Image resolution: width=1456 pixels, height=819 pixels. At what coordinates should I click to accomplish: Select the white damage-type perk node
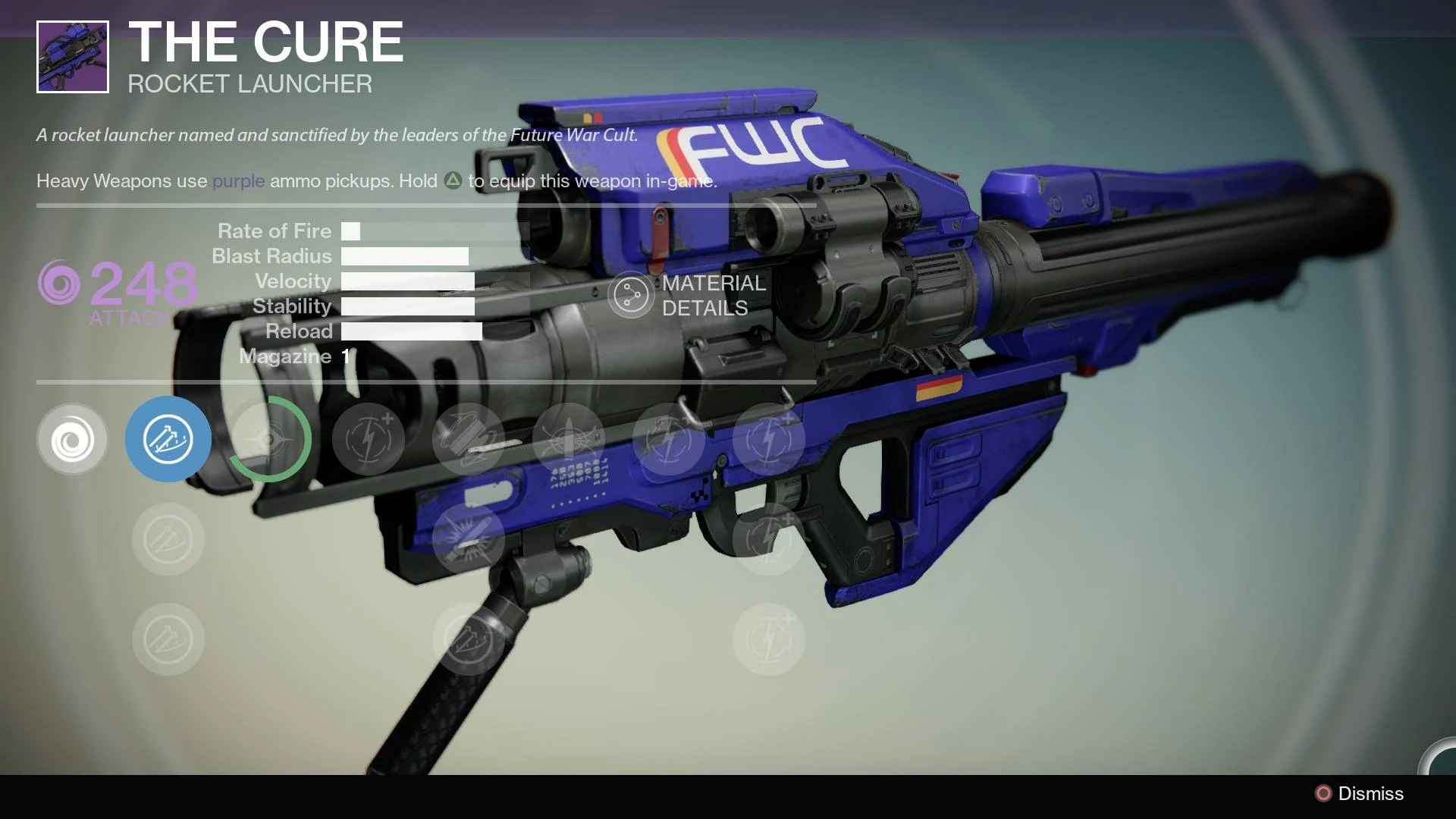click(72, 439)
